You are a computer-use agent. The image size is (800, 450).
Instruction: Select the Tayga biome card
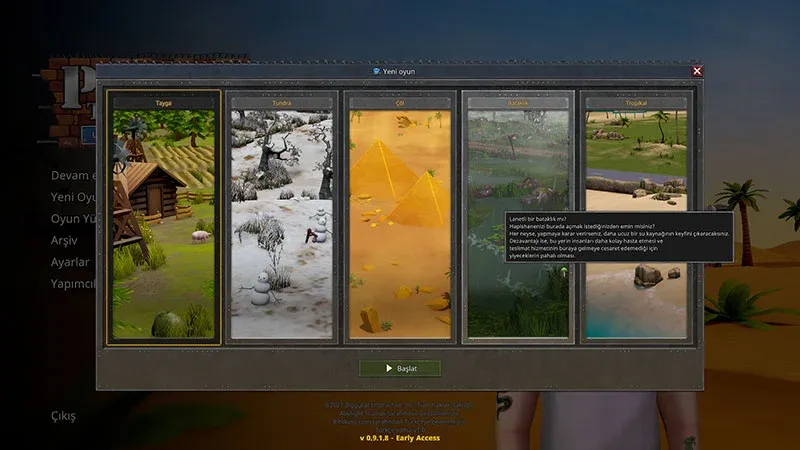tap(164, 220)
